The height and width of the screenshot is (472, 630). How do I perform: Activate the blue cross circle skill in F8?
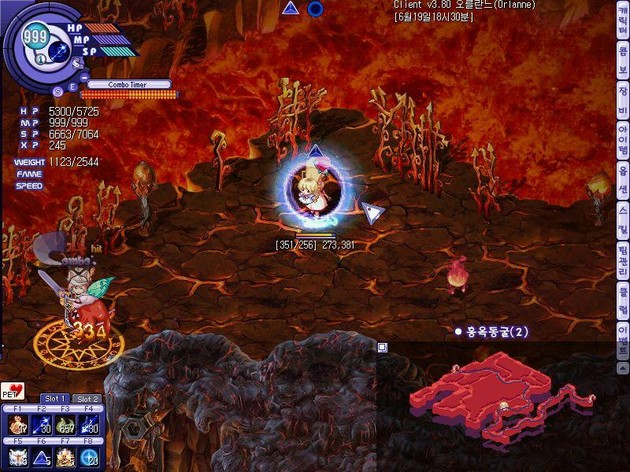pyautogui.click(x=90, y=457)
